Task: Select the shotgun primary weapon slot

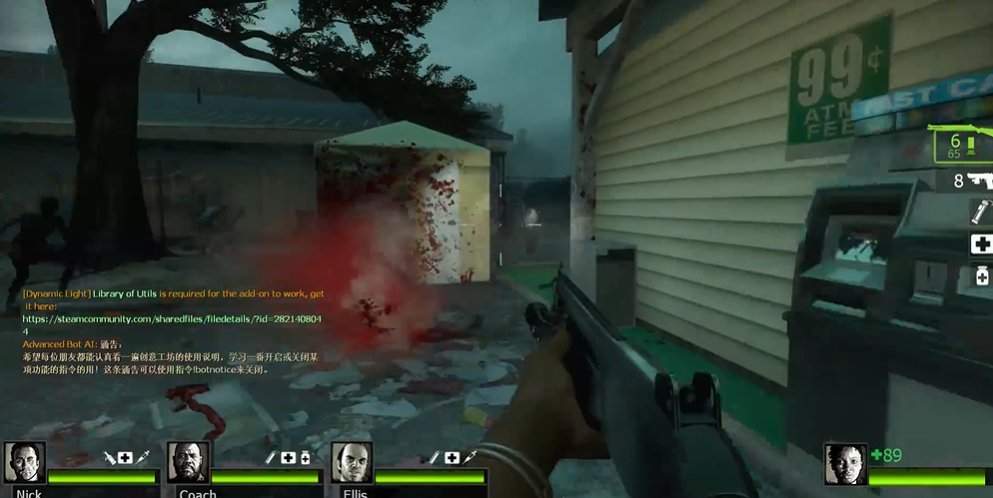Action: click(962, 144)
